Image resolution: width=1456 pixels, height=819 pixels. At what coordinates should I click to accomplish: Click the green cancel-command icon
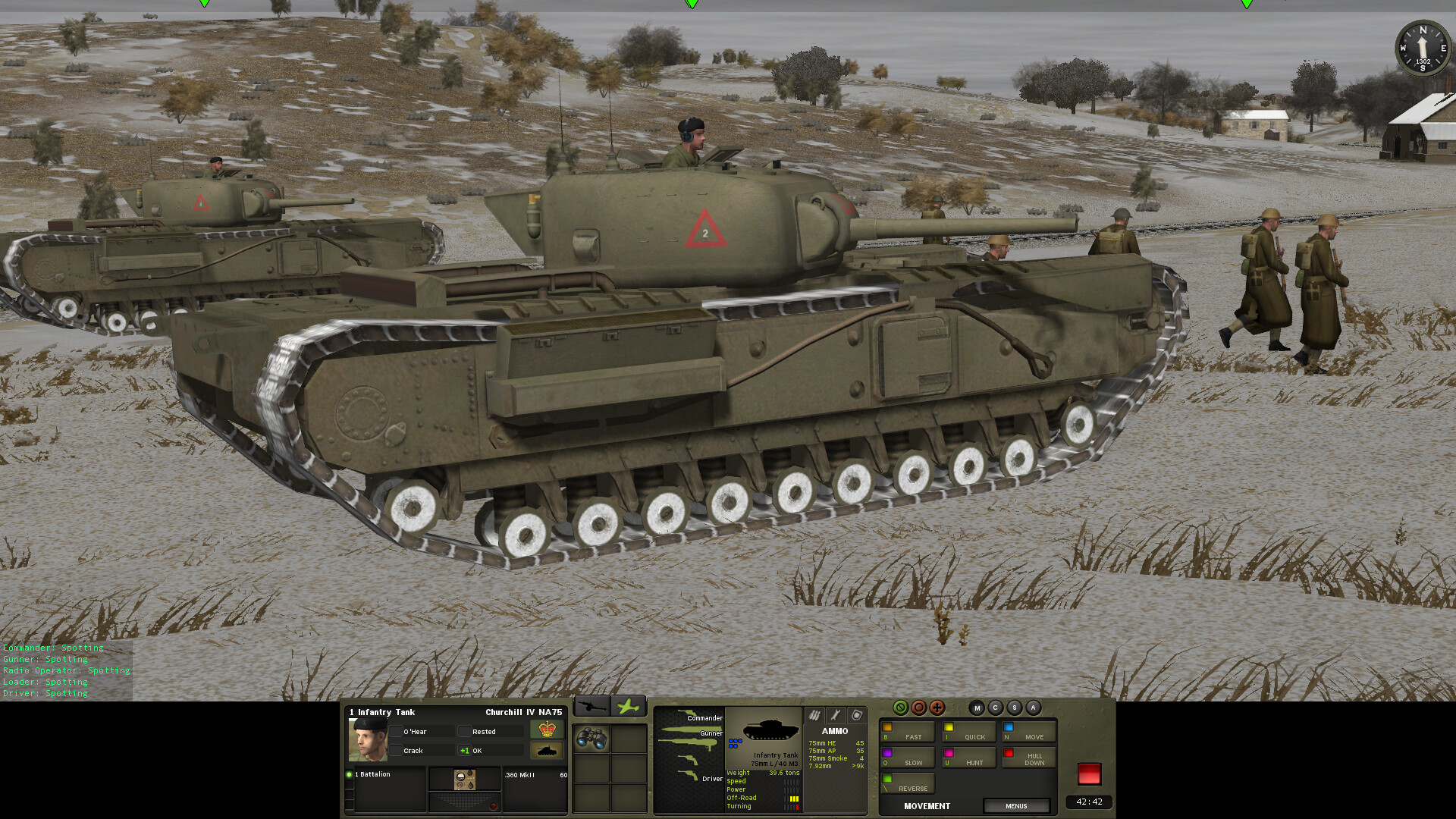pyautogui.click(x=900, y=707)
